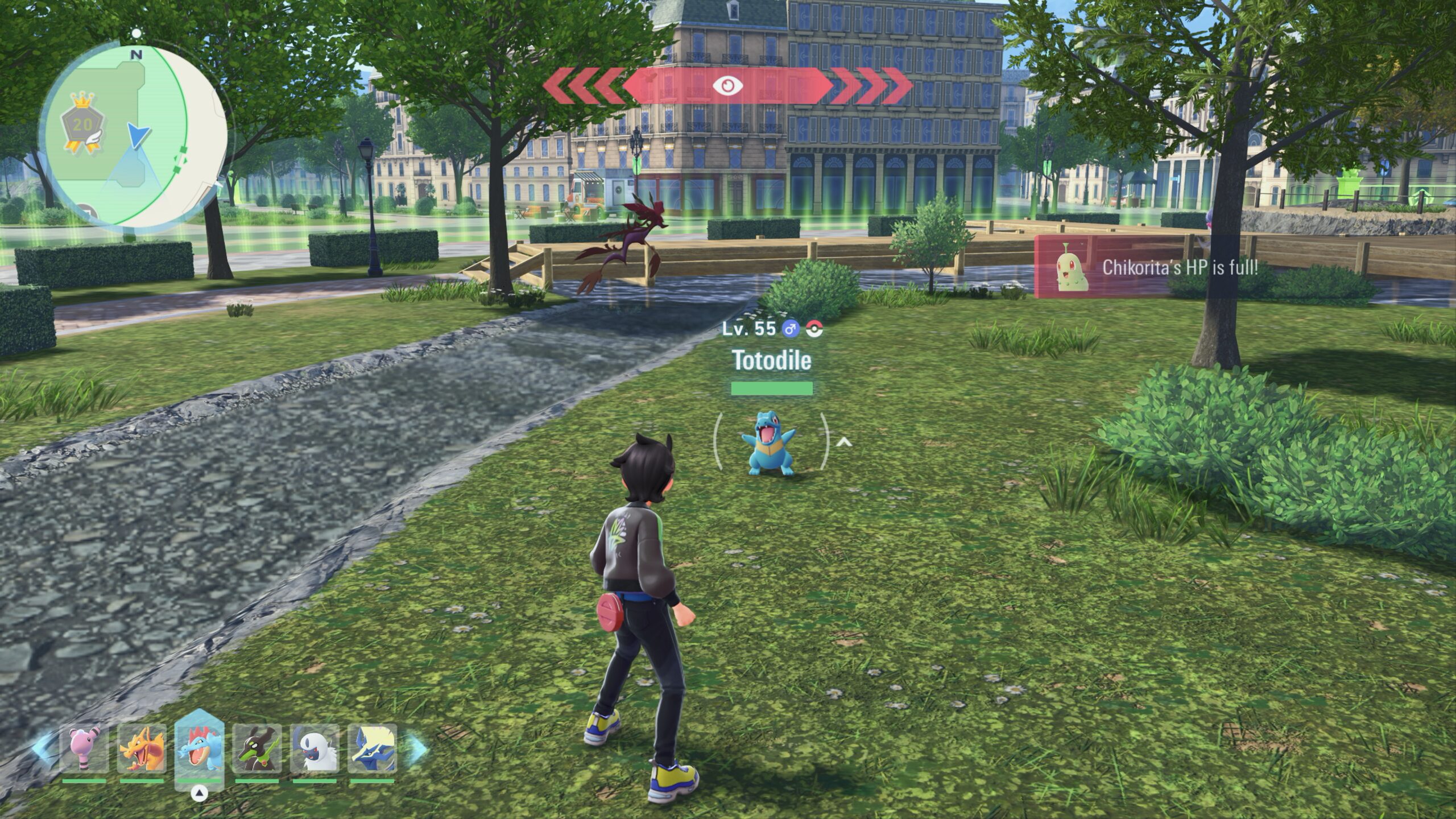Cycle party bar with the left arrow

coord(43,748)
